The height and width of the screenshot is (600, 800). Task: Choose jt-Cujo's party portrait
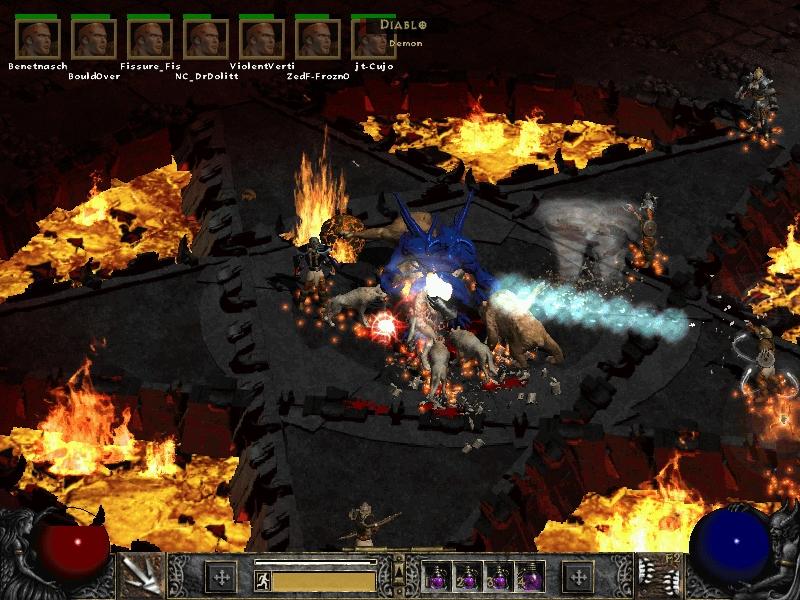tap(372, 38)
